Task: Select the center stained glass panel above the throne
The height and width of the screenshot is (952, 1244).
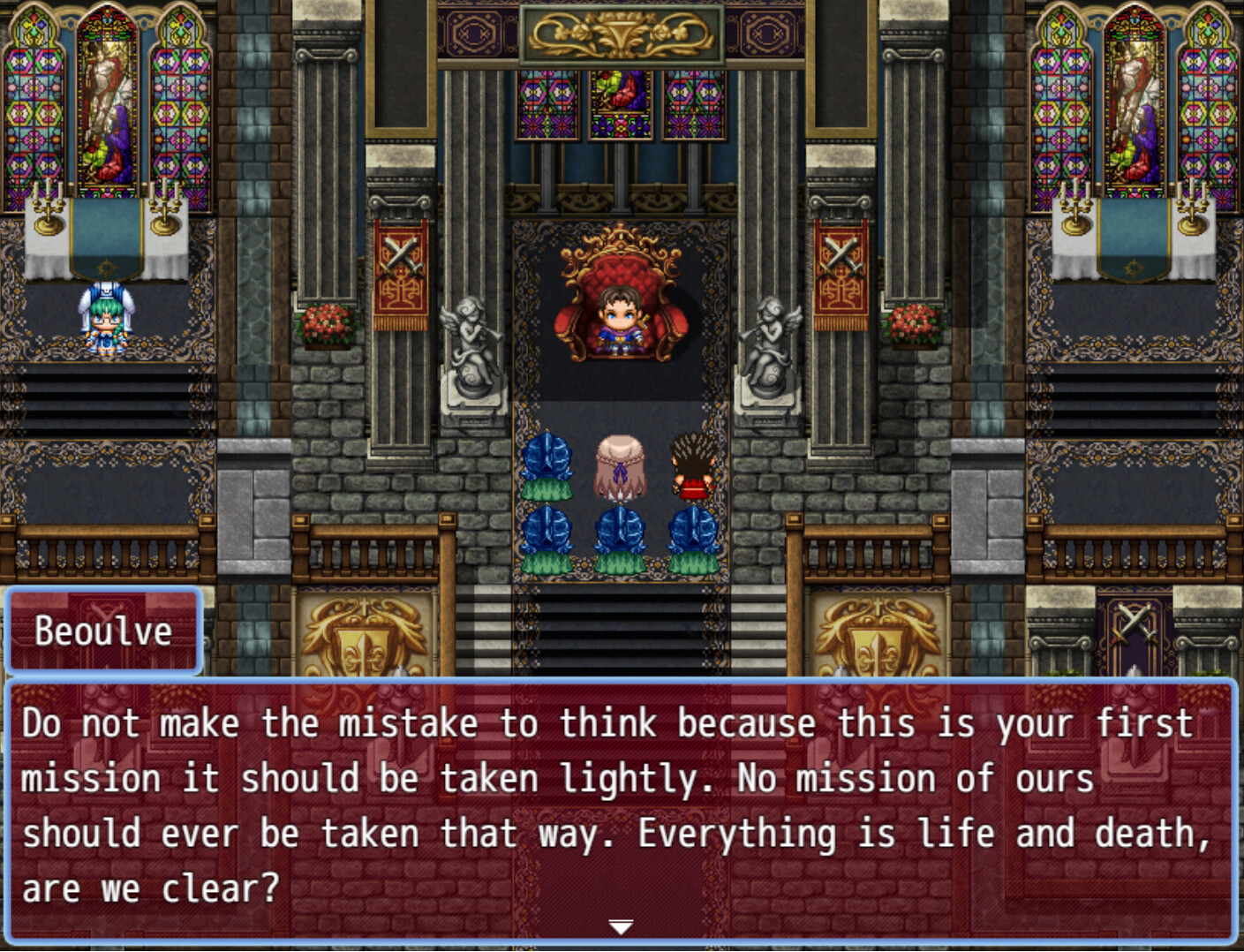Action: point(621,106)
